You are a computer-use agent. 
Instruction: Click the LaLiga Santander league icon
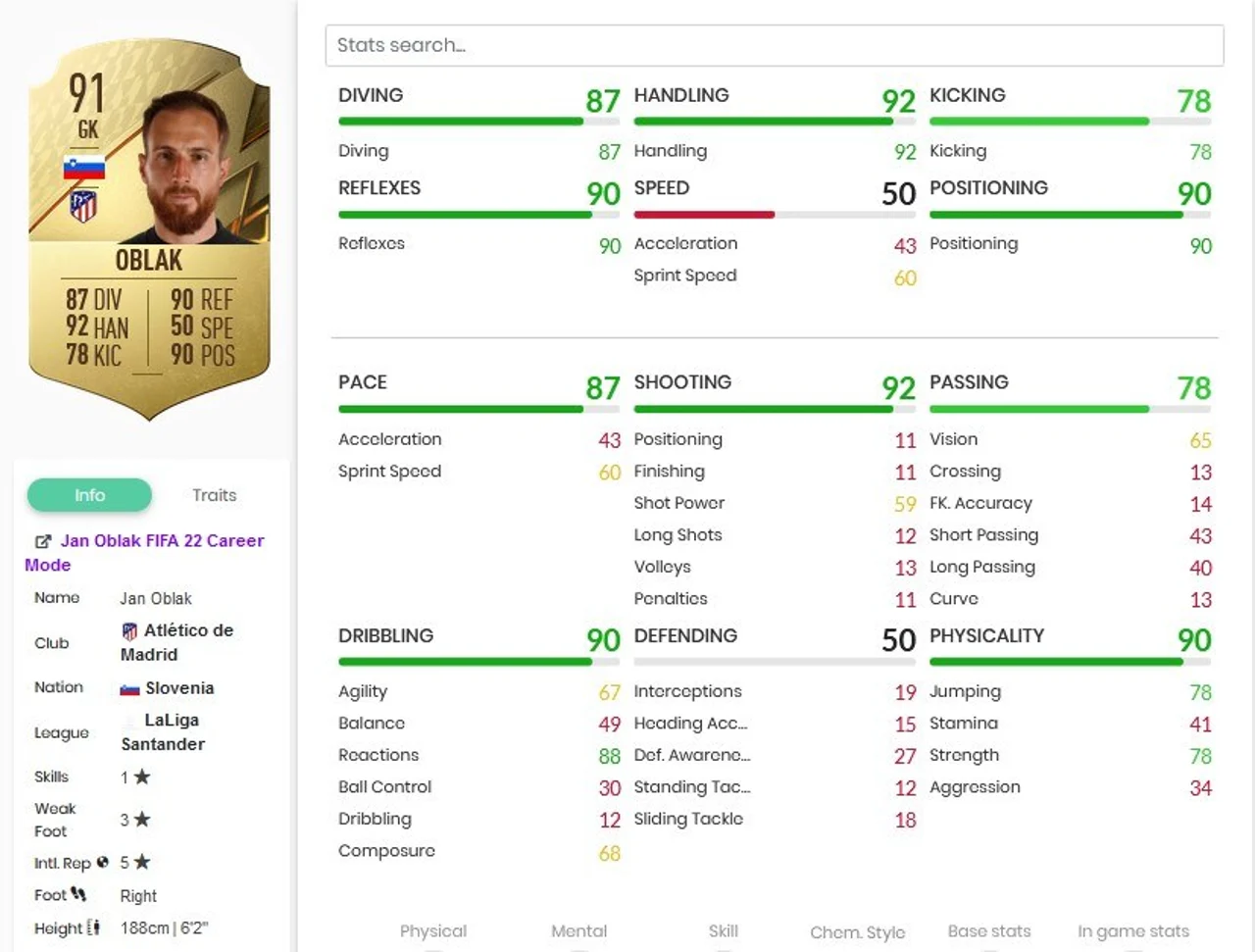(128, 719)
